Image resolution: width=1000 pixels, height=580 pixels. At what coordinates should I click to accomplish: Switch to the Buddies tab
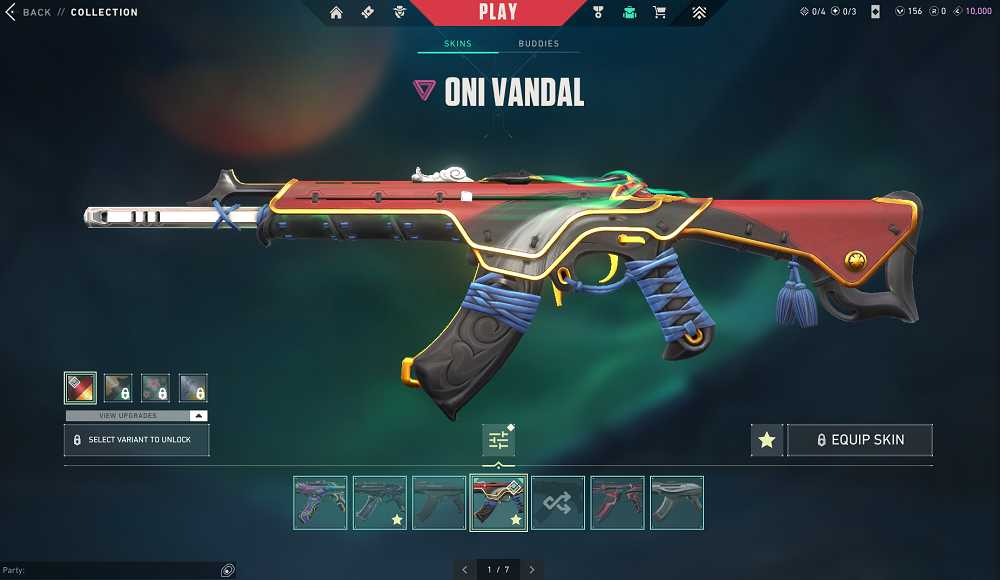[538, 44]
